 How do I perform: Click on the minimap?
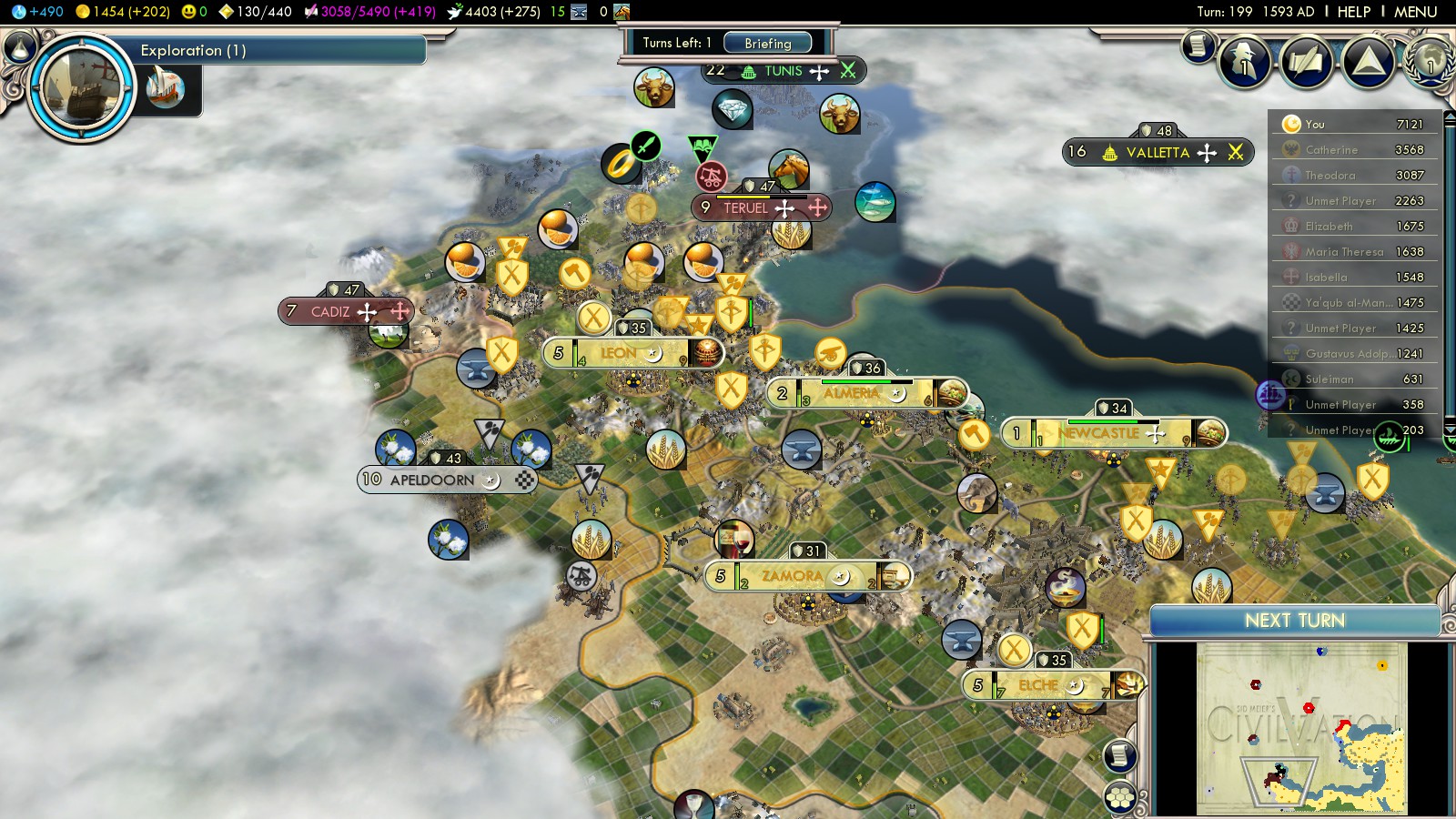(1301, 728)
